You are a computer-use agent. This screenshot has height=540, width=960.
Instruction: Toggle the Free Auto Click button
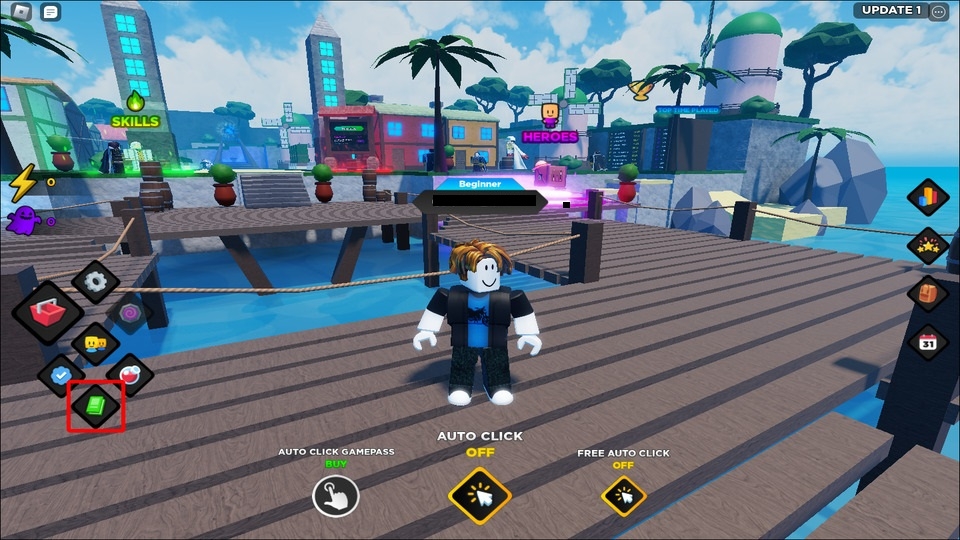(x=623, y=495)
